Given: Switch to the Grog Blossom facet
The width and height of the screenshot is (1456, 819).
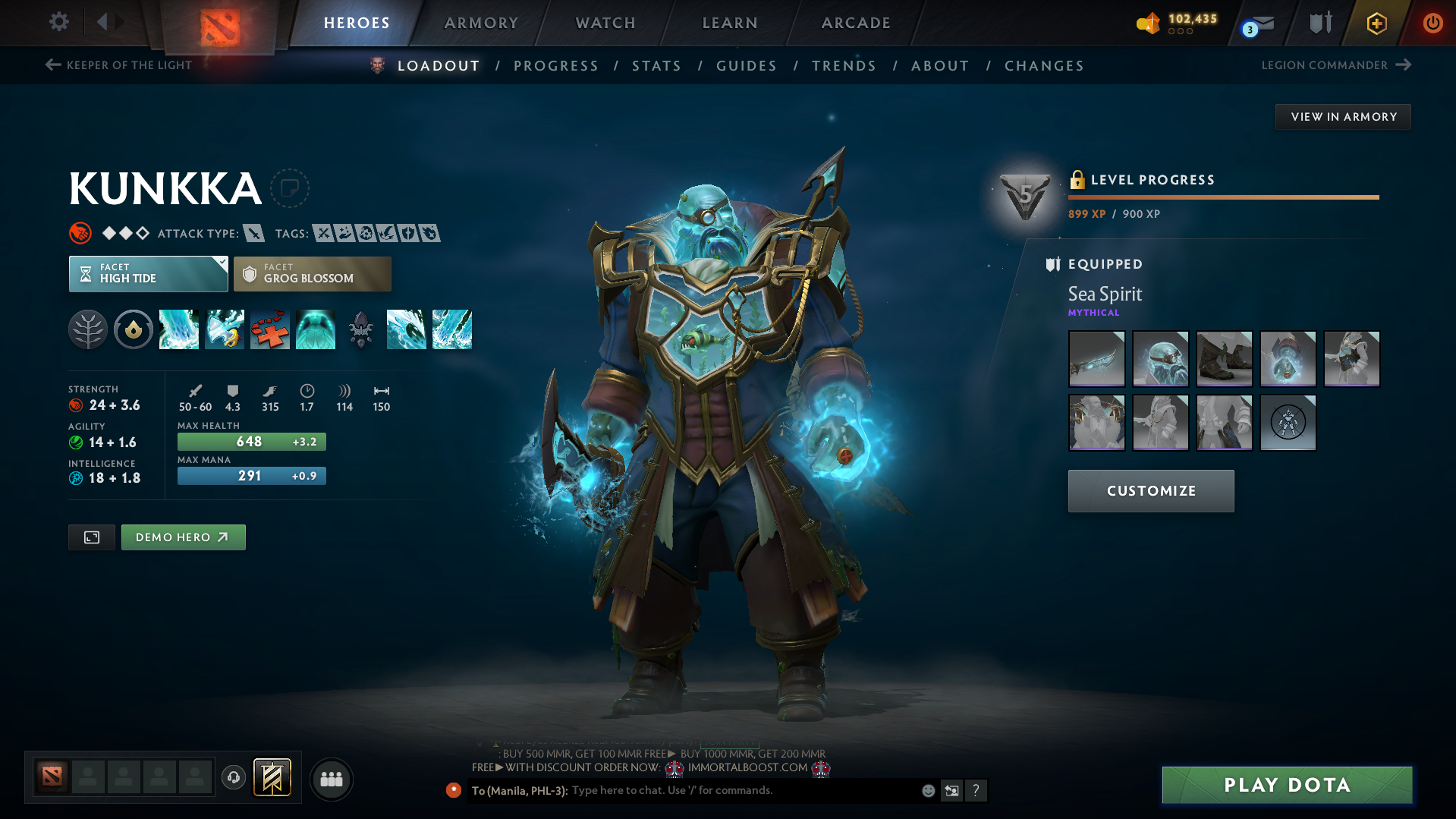Looking at the screenshot, I should (x=312, y=273).
